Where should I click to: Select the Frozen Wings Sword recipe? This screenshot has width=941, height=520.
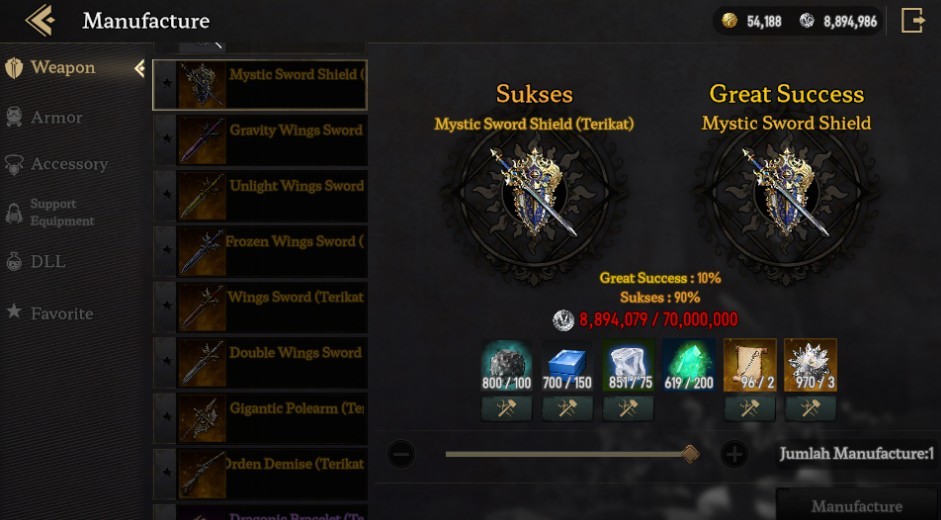click(x=270, y=252)
